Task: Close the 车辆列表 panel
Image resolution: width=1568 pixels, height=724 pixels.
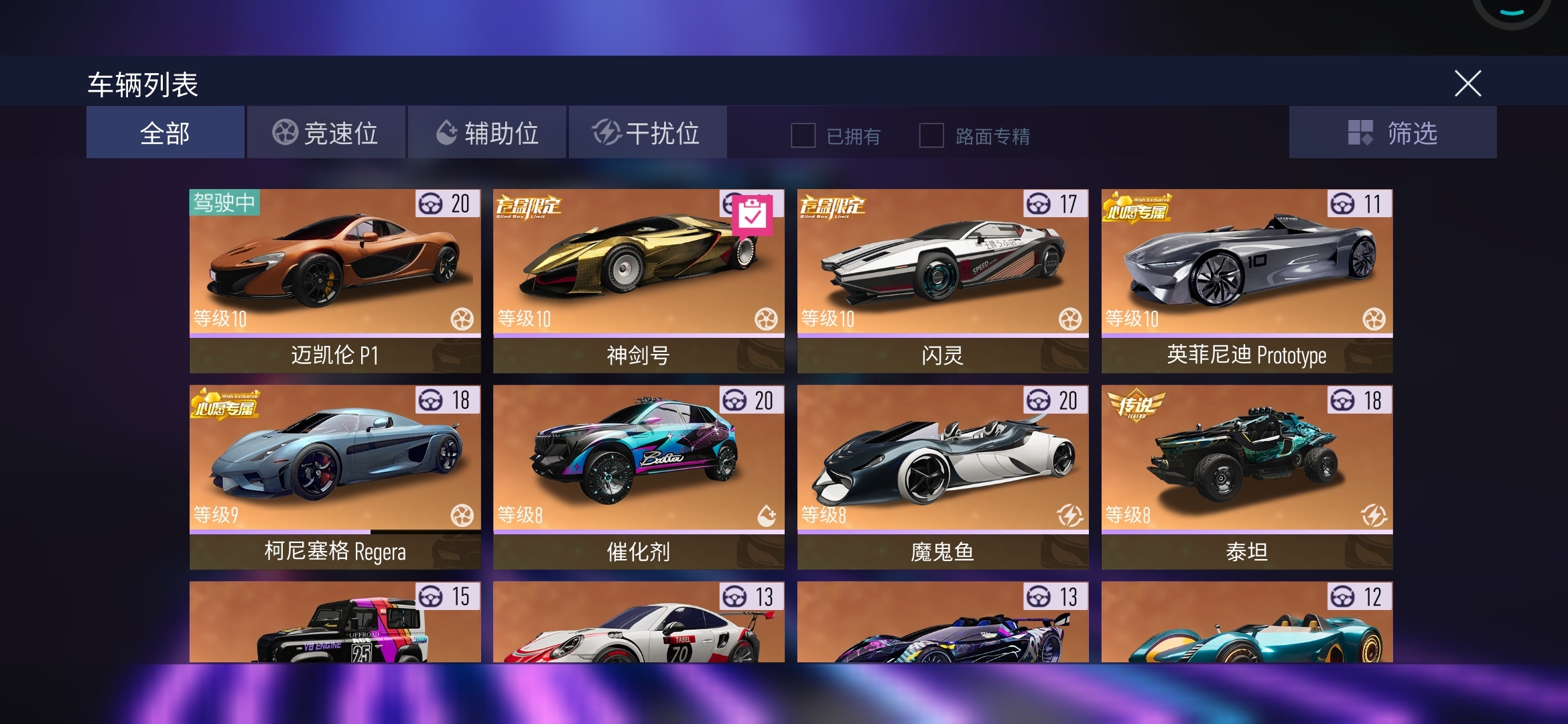Action: click(x=1469, y=84)
